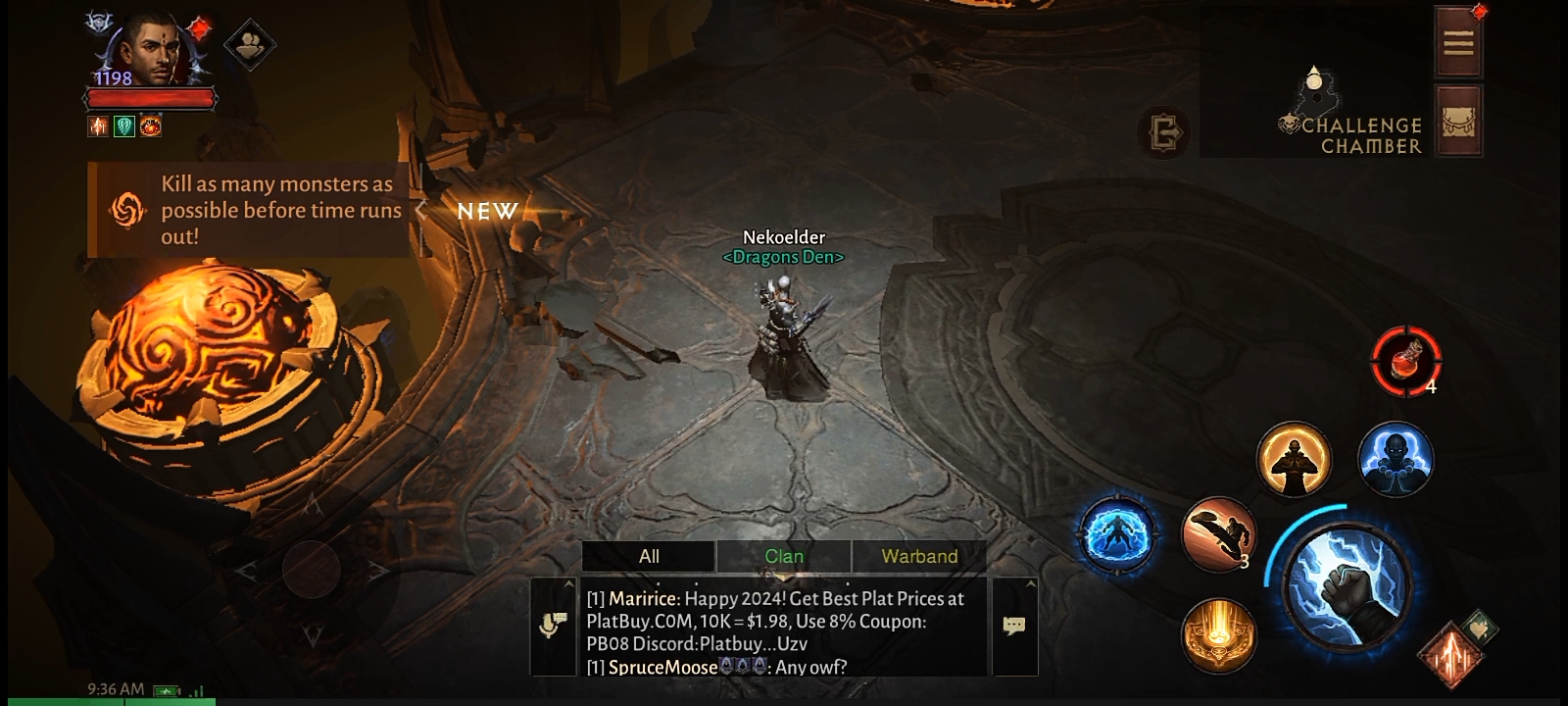Use the flying kick skill
The height and width of the screenshot is (706, 1568).
[1218, 533]
